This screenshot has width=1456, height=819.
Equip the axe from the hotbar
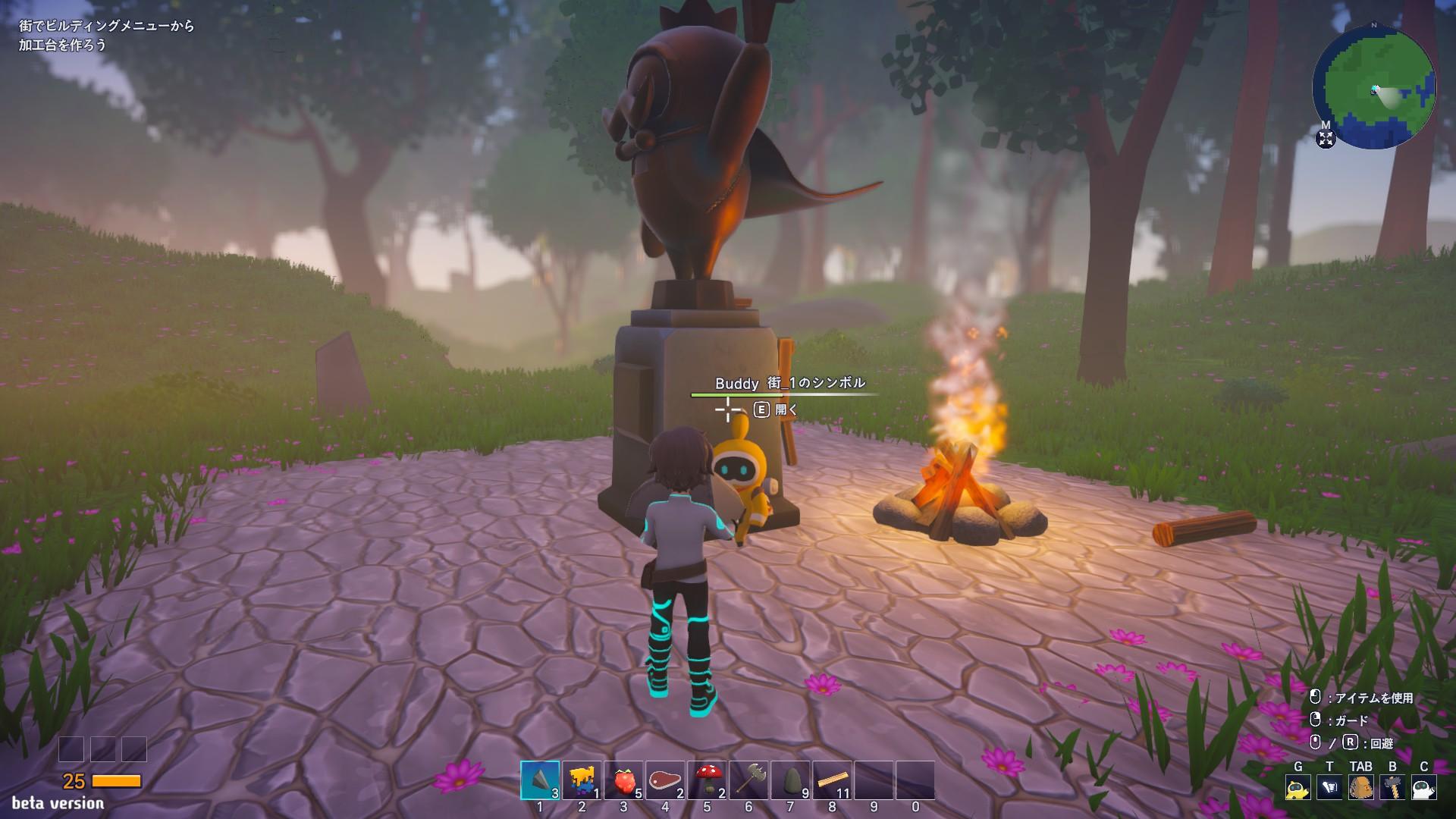pyautogui.click(x=748, y=780)
